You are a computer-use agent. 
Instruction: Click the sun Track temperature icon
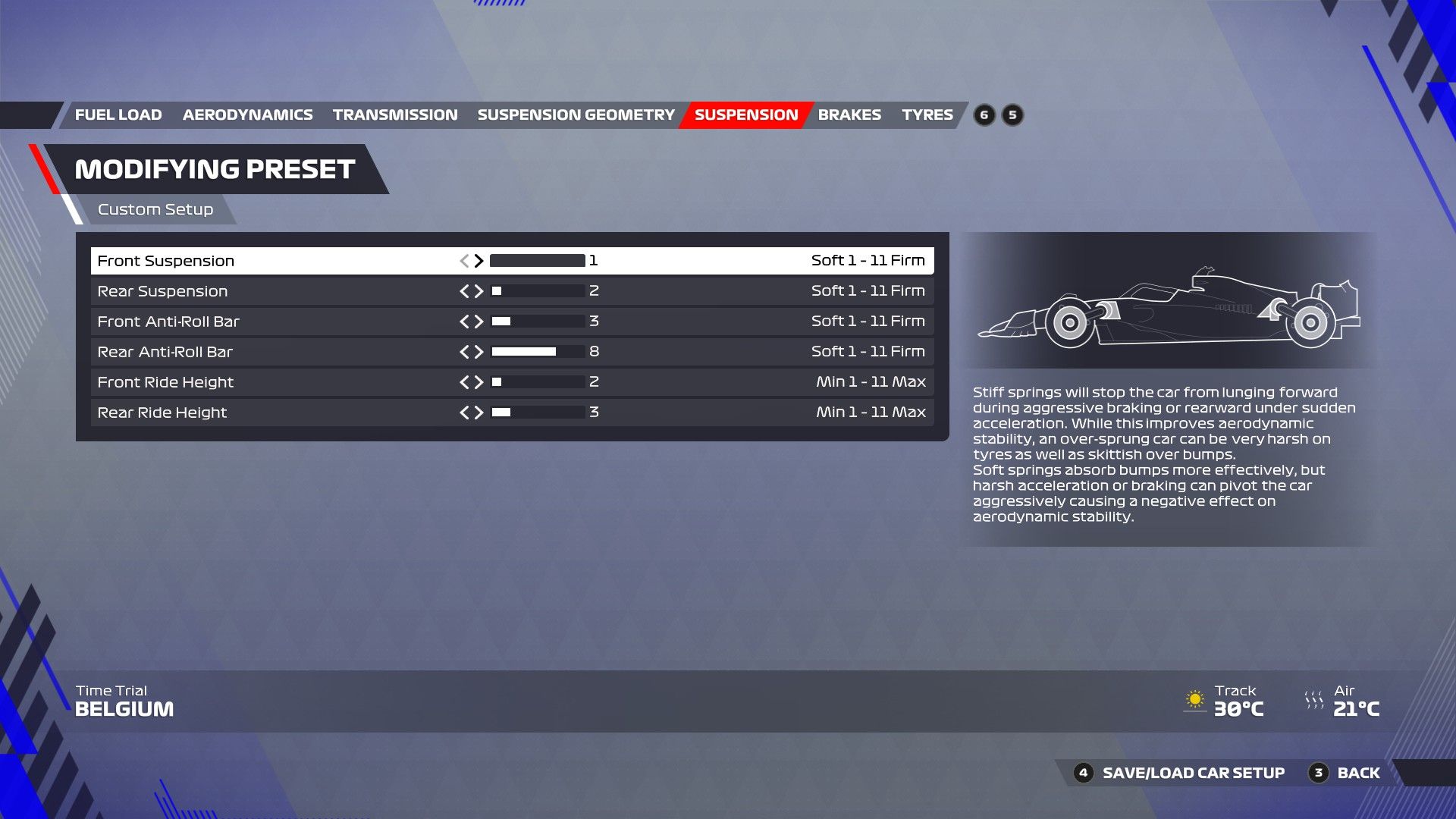pos(1197,698)
